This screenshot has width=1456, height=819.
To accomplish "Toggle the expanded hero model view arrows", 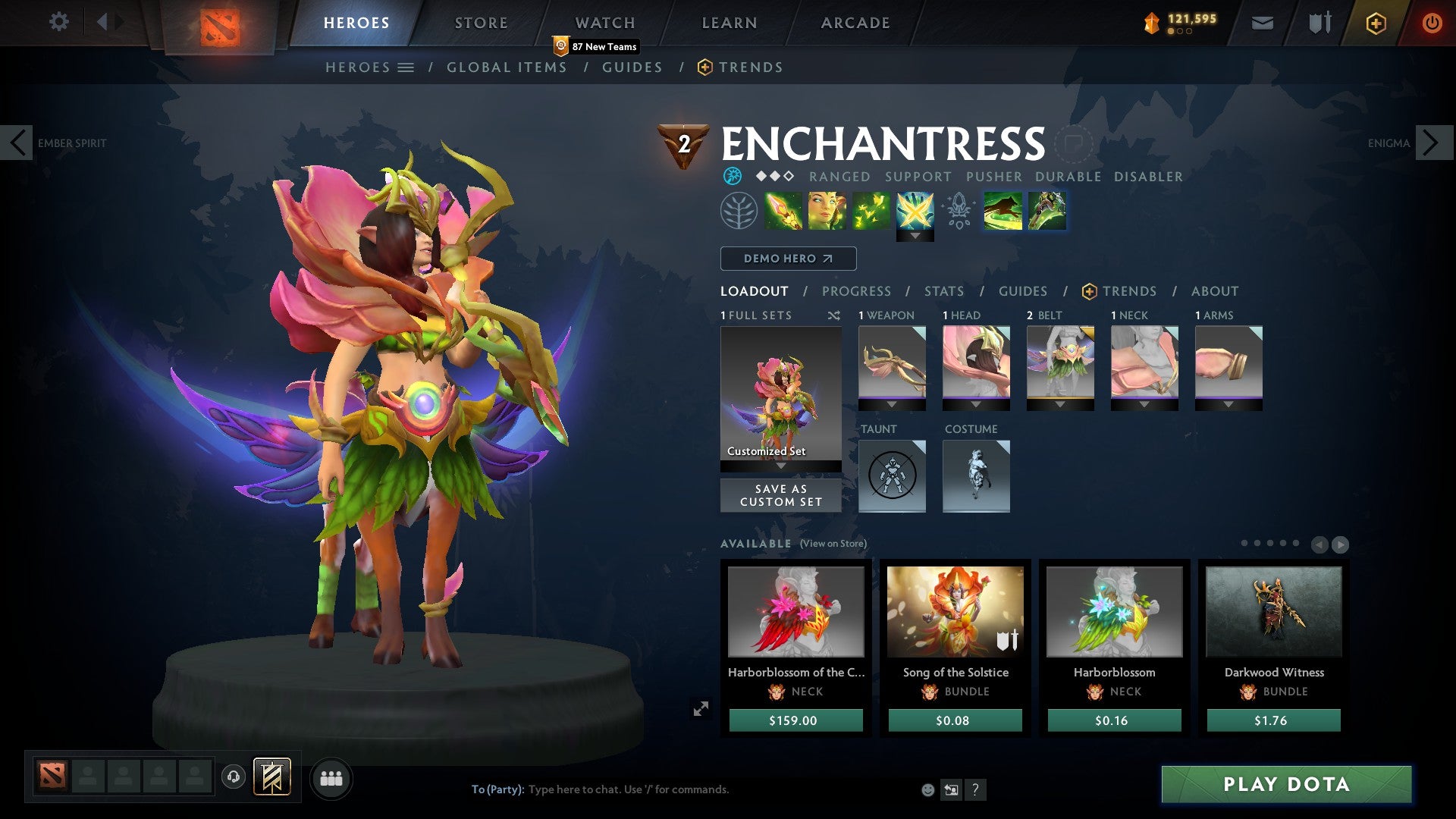I will point(701,708).
